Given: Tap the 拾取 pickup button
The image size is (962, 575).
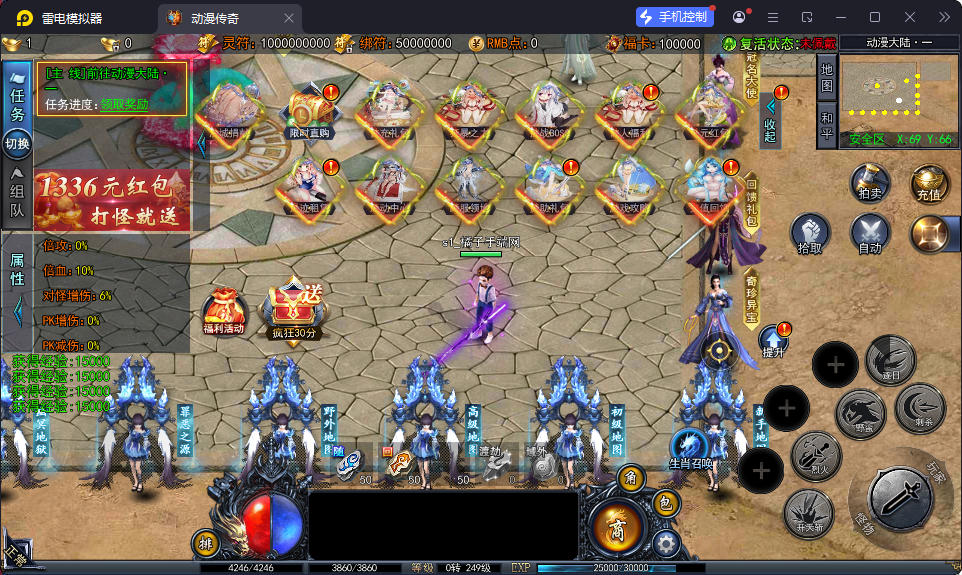Looking at the screenshot, I should 811,234.
